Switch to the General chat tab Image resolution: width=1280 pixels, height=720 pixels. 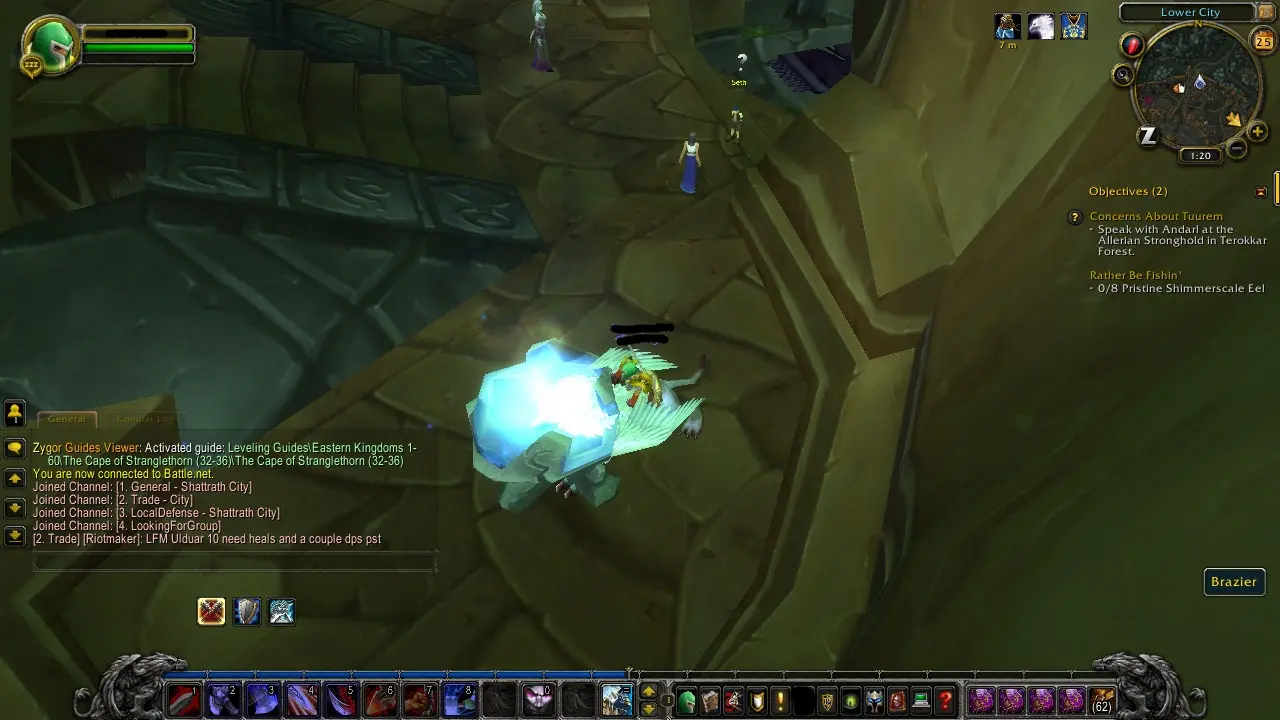pyautogui.click(x=67, y=420)
